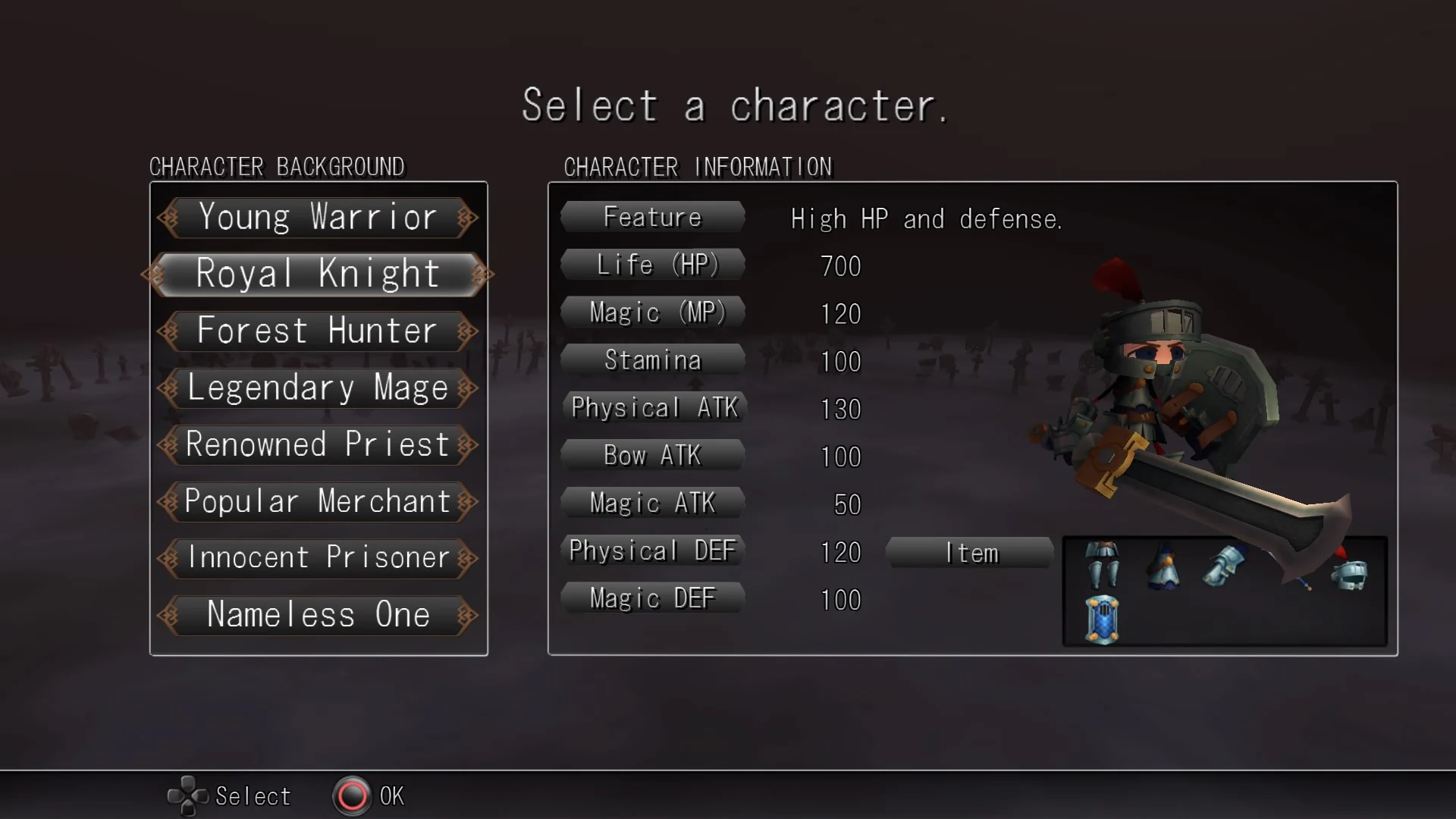Click the Feature stat label

click(x=652, y=217)
